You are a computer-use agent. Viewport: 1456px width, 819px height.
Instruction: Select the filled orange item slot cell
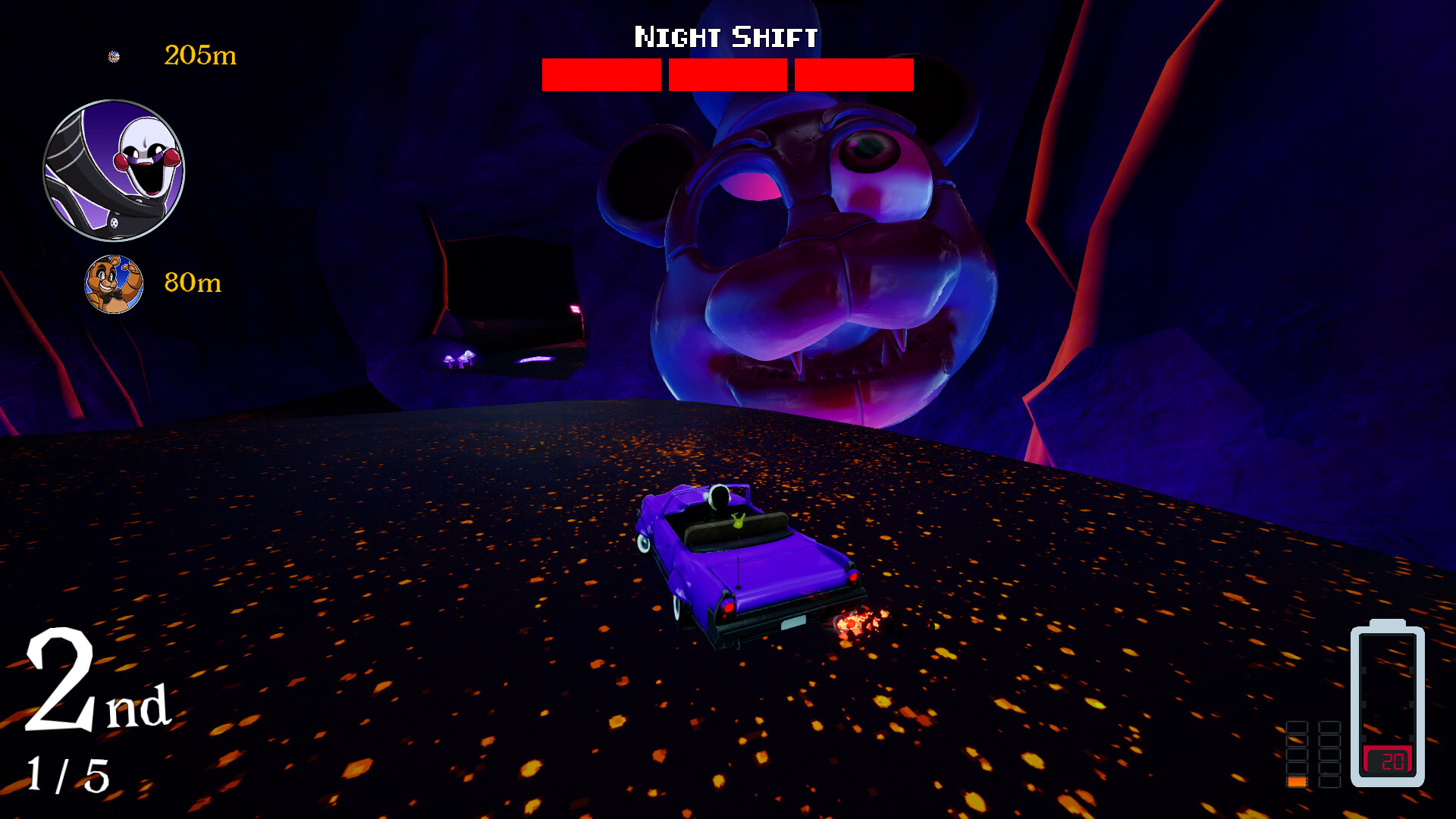1297,783
